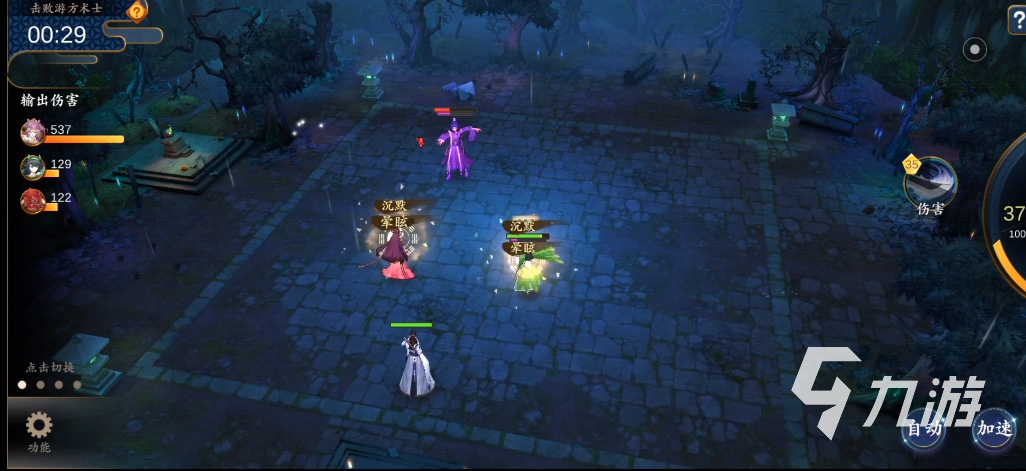Tap the 点击切换 switch panel label
The image size is (1026, 471).
coord(50,367)
